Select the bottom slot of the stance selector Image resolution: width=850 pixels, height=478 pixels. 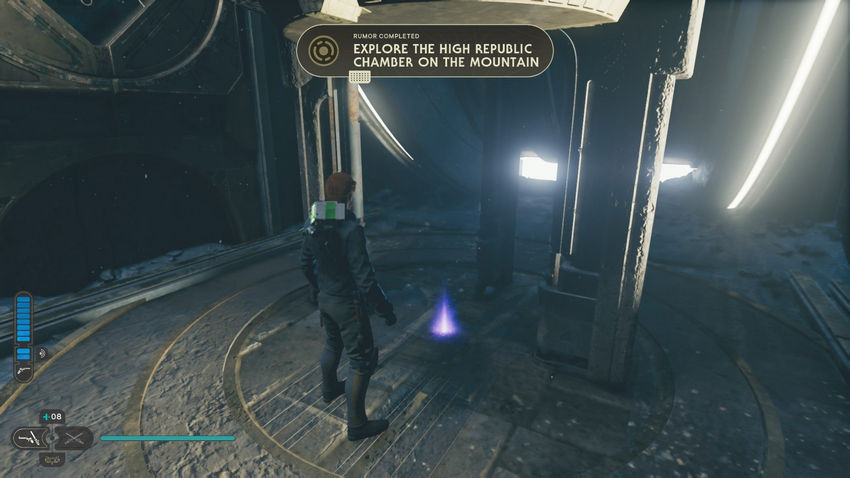click(x=52, y=459)
